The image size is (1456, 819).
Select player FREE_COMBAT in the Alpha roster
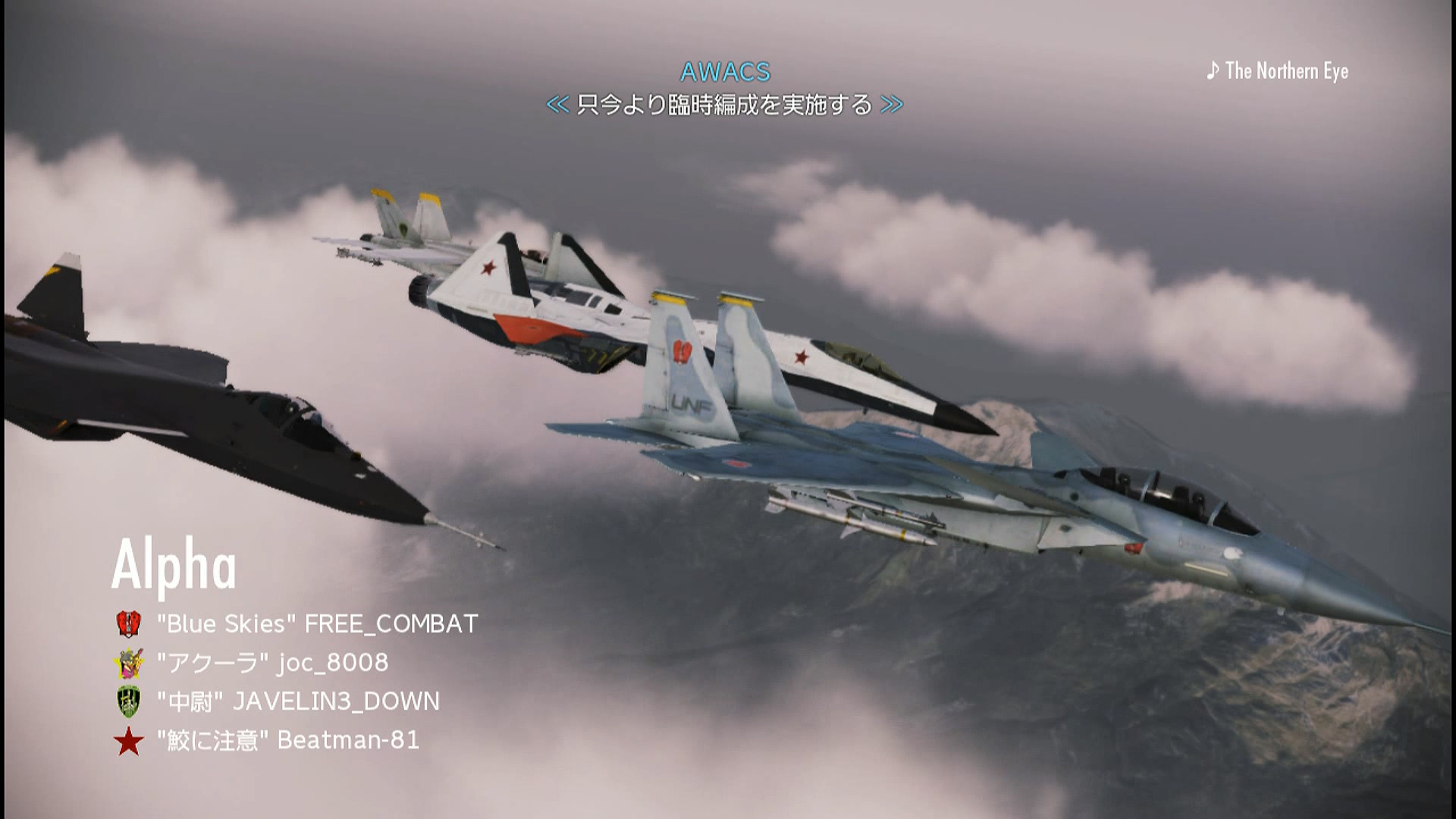click(x=317, y=624)
